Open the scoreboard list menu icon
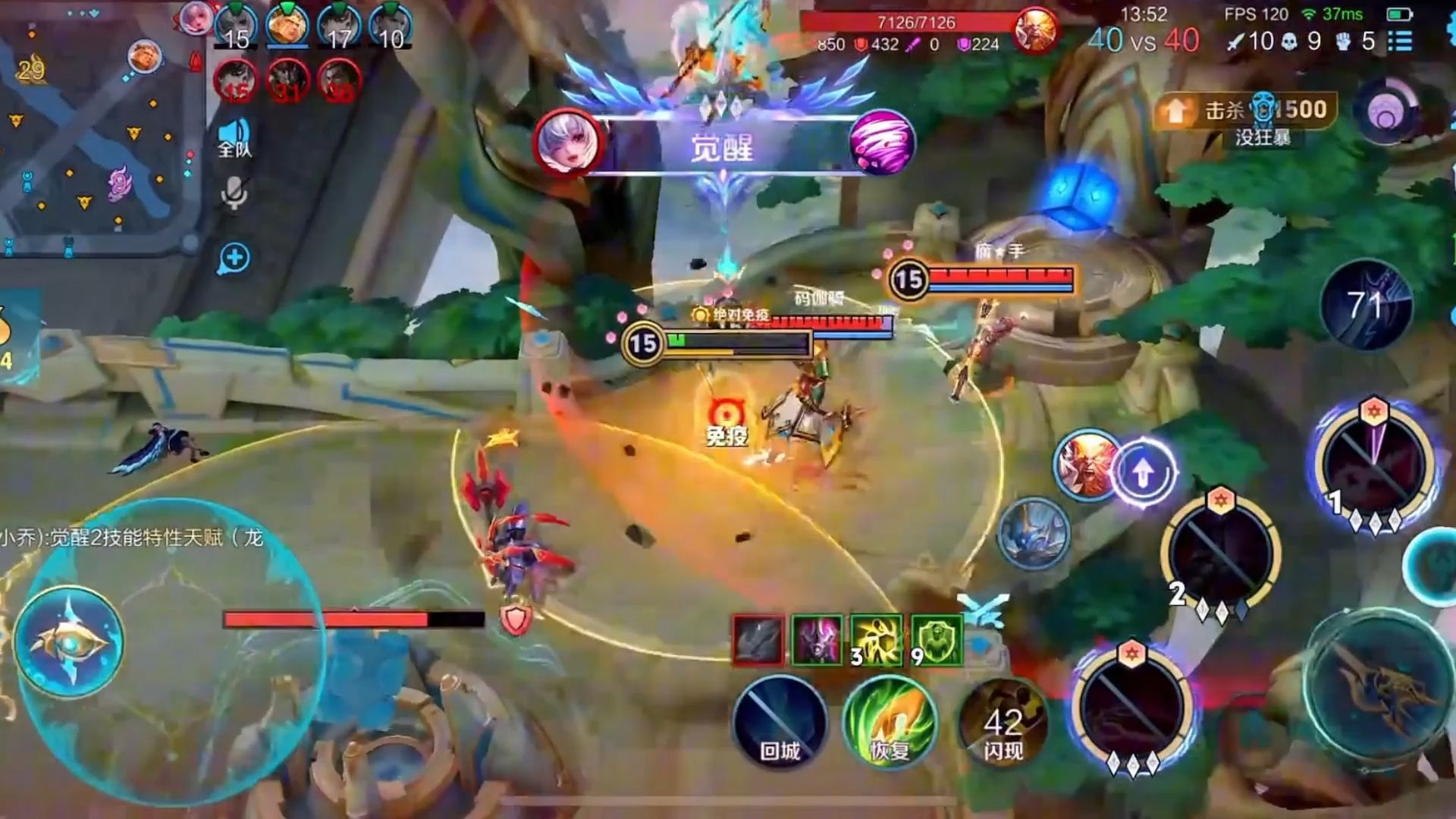This screenshot has height=819, width=1456. 1400,41
